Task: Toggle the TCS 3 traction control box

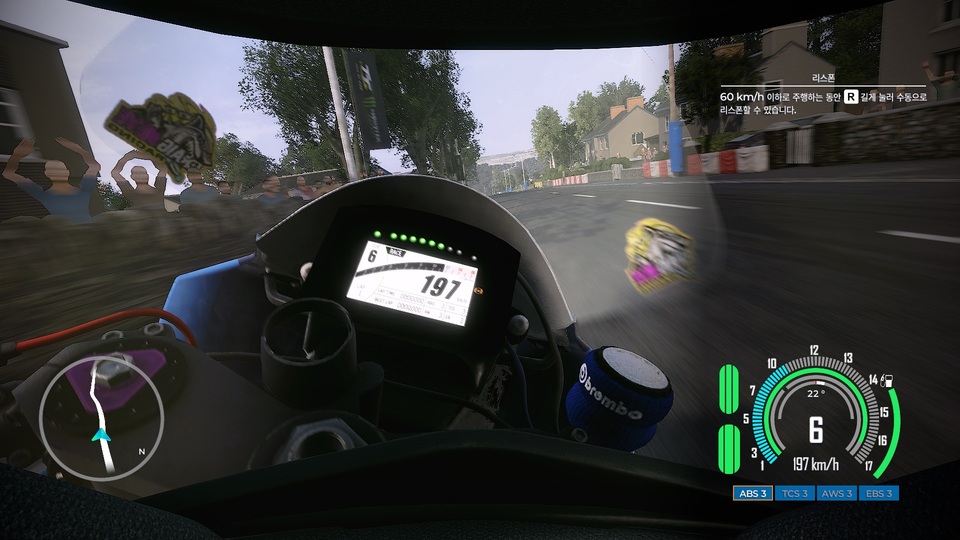Action: point(795,493)
